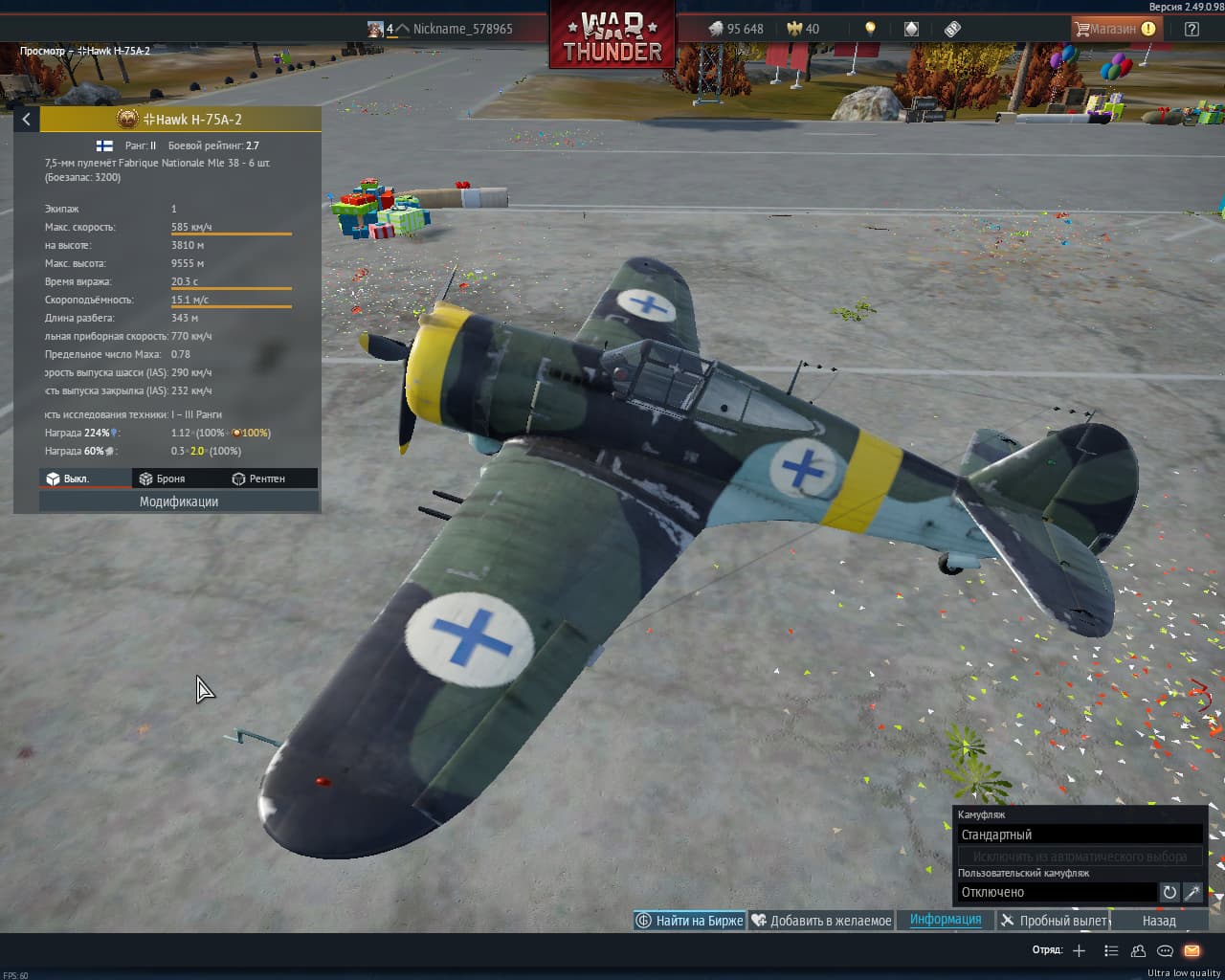Open the Информация link
This screenshot has width=1225, height=980.
(946, 920)
